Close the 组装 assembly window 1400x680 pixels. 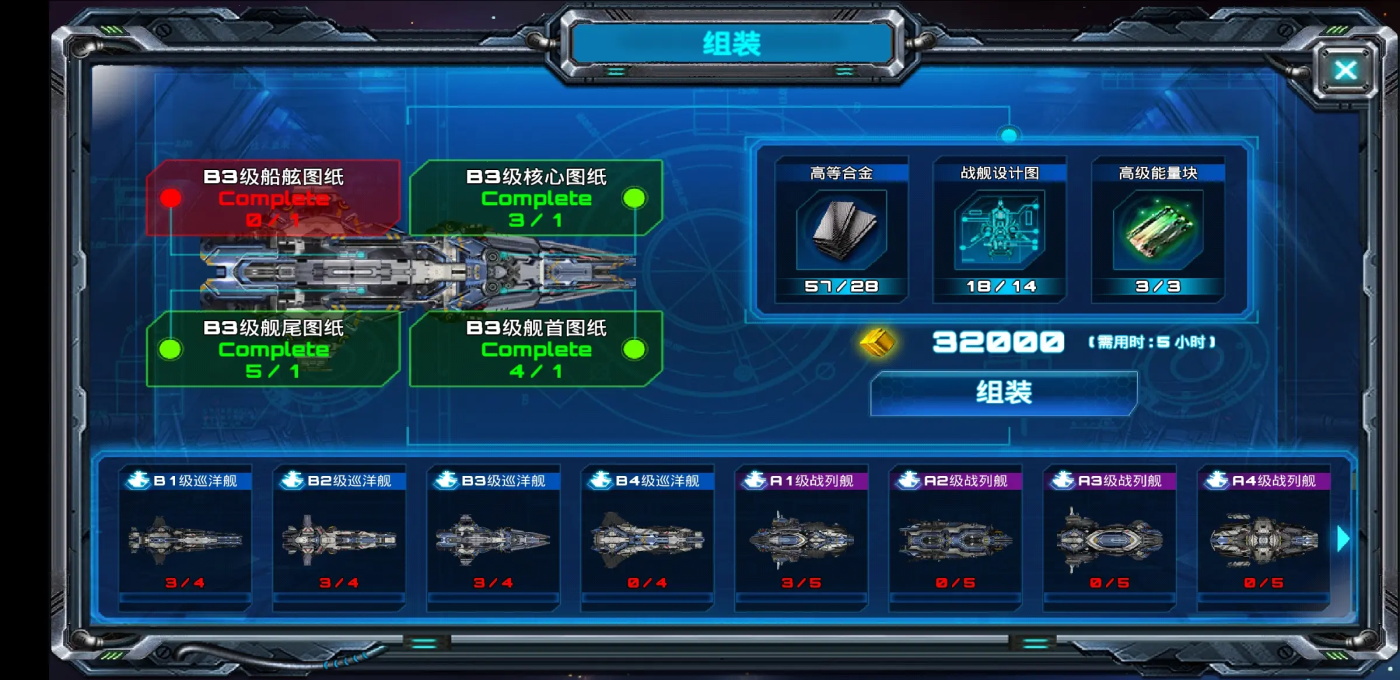[x=1345, y=70]
